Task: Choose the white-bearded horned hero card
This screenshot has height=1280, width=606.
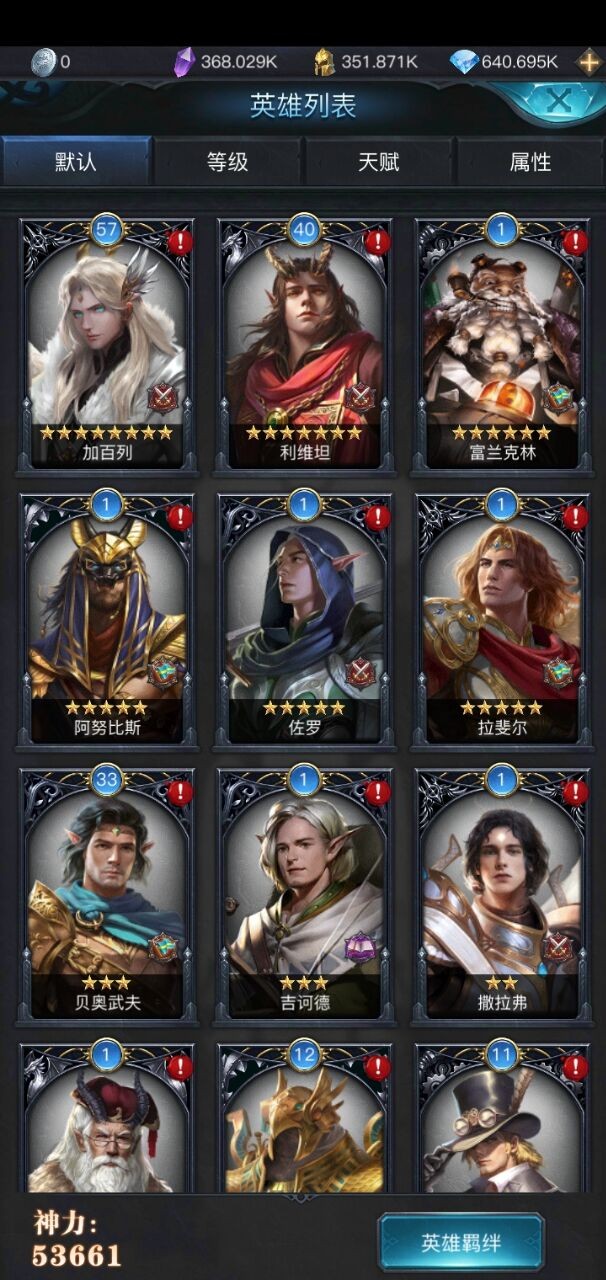Action: coord(106,1125)
